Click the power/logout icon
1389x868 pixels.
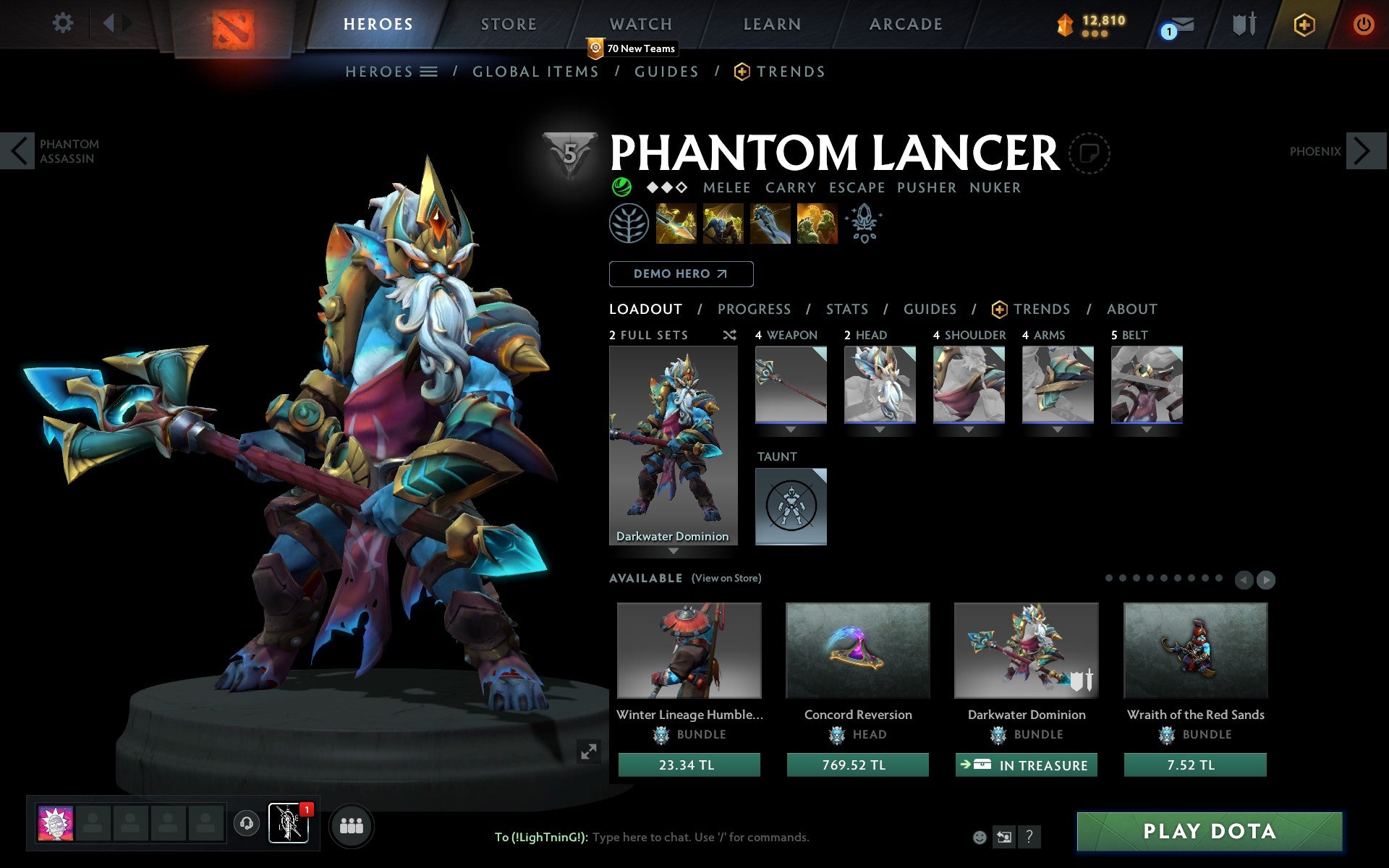[1363, 24]
